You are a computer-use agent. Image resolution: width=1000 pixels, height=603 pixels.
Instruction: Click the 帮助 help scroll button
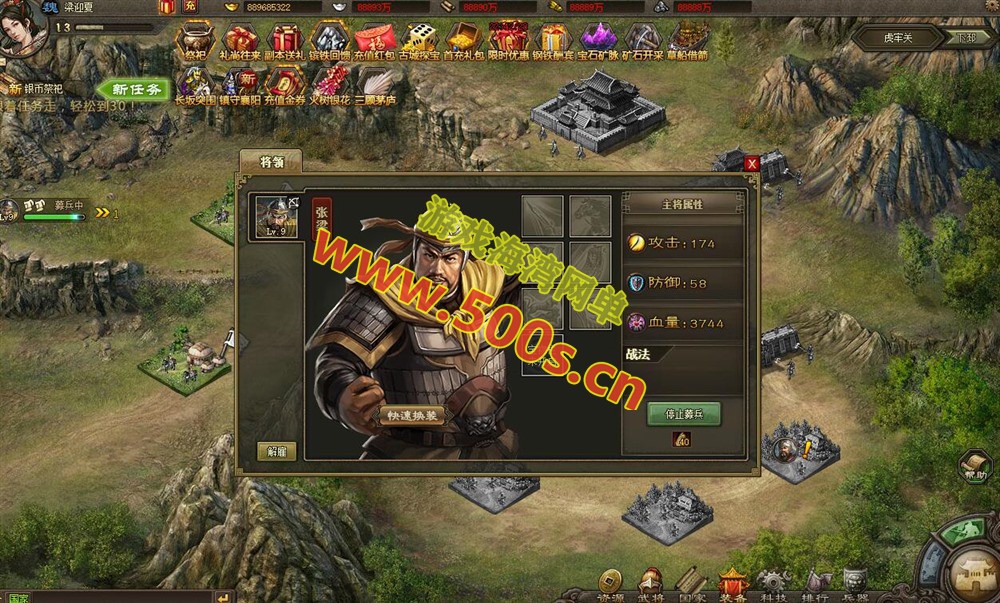[974, 465]
